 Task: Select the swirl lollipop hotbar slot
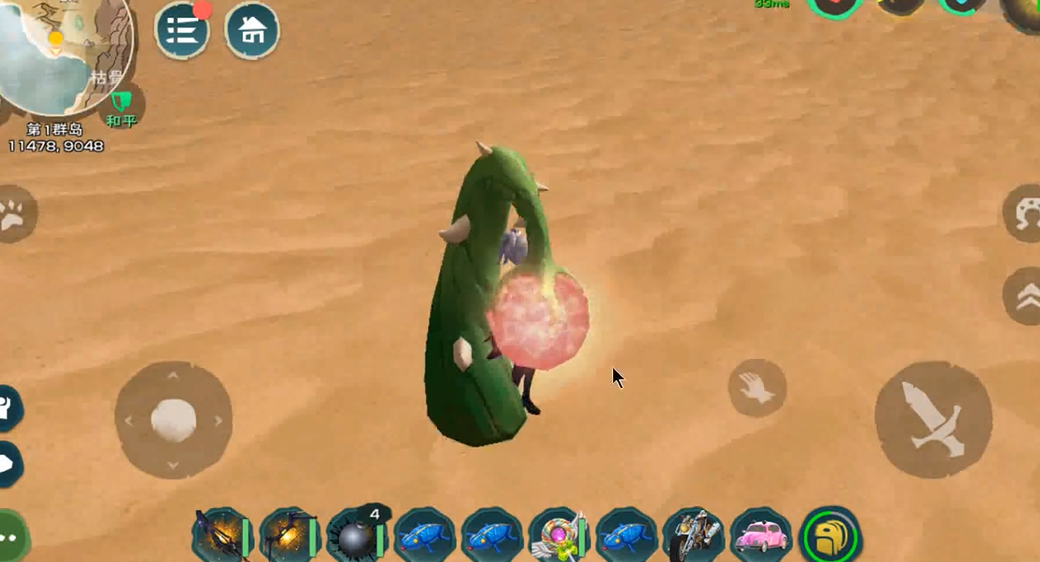coord(557,537)
